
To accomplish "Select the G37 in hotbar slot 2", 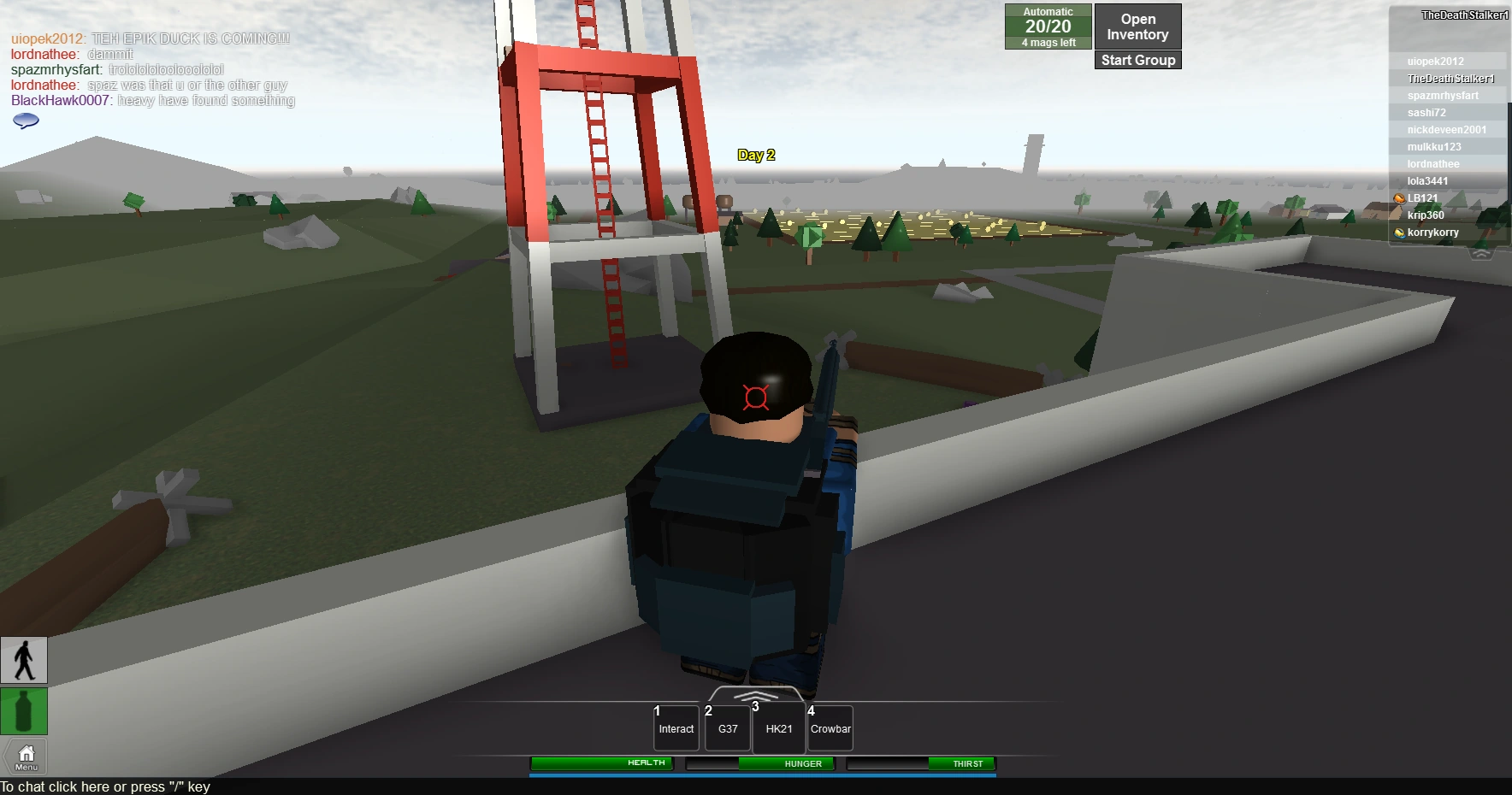I will pyautogui.click(x=727, y=728).
